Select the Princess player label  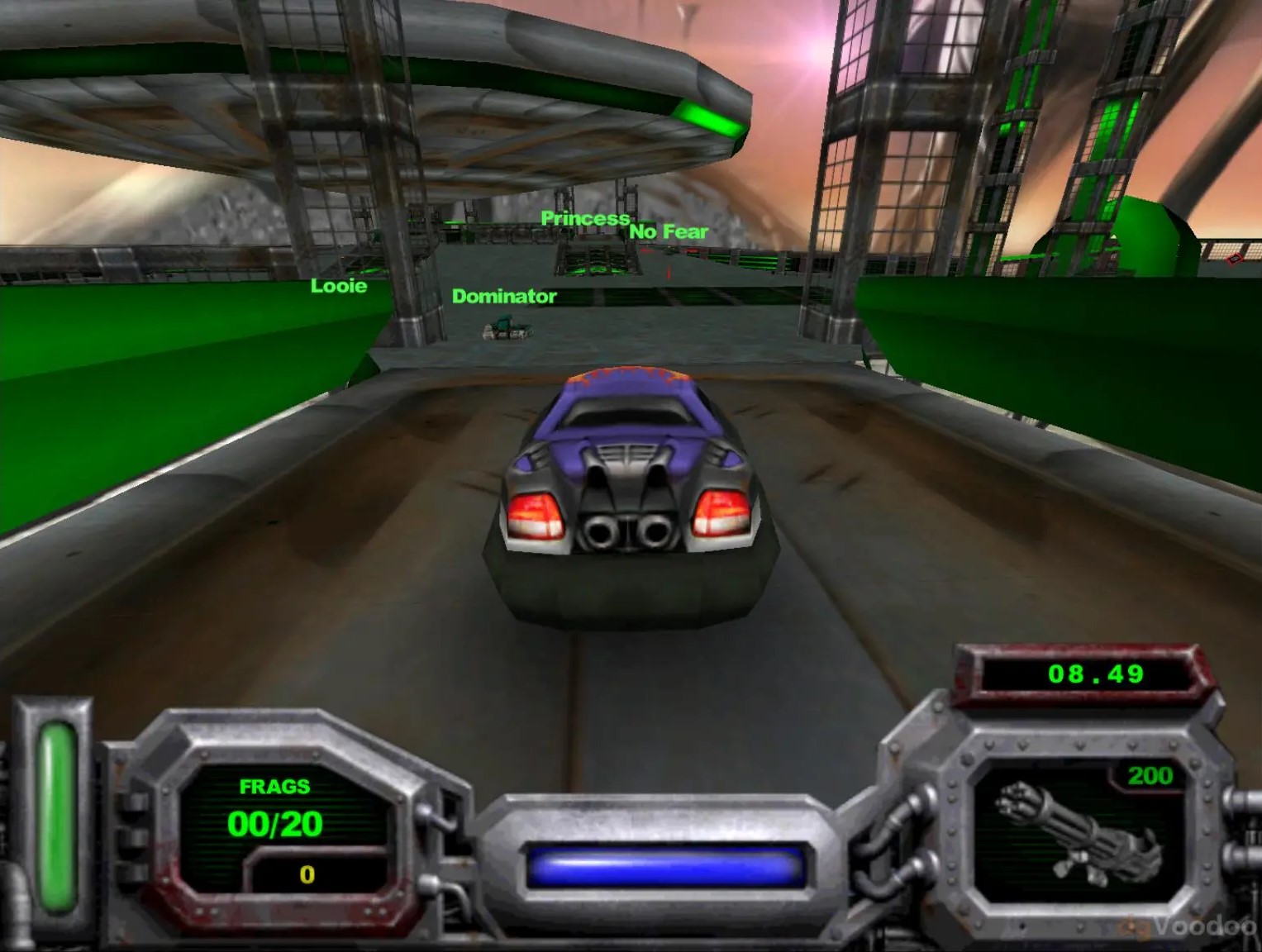pyautogui.click(x=585, y=219)
